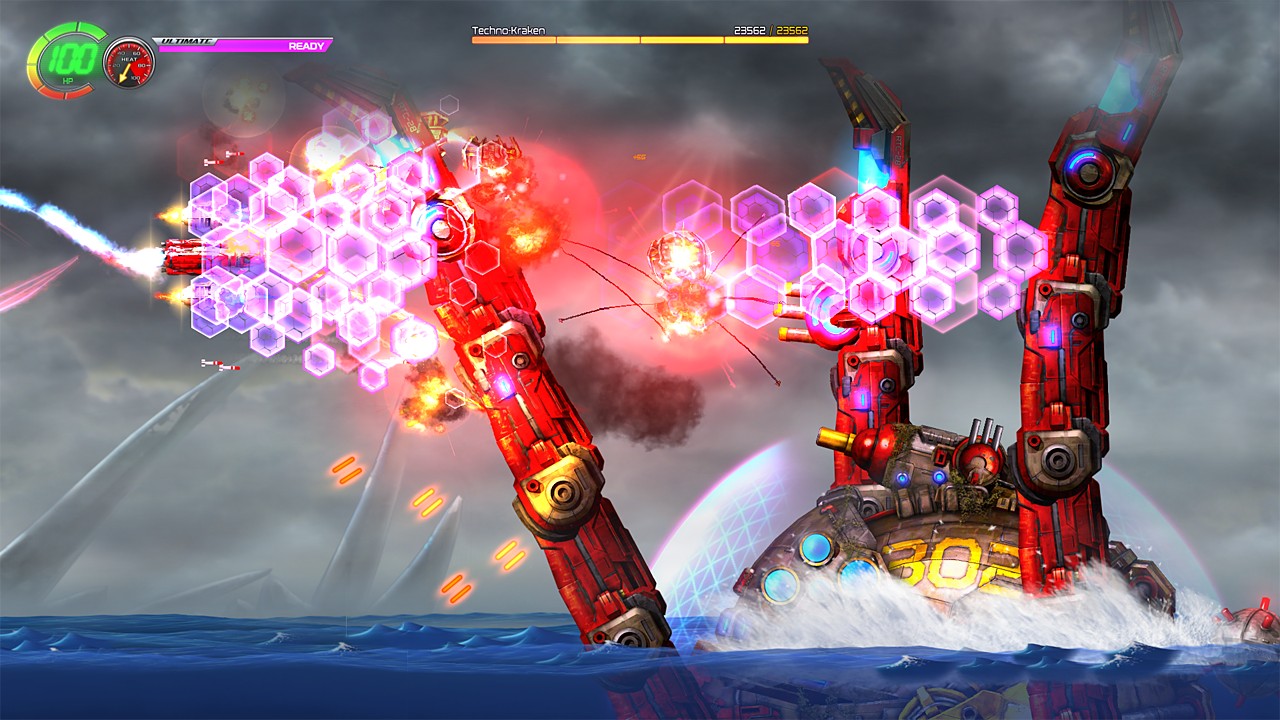Click the white 23562 health value
1280x720 pixels.
tap(750, 31)
